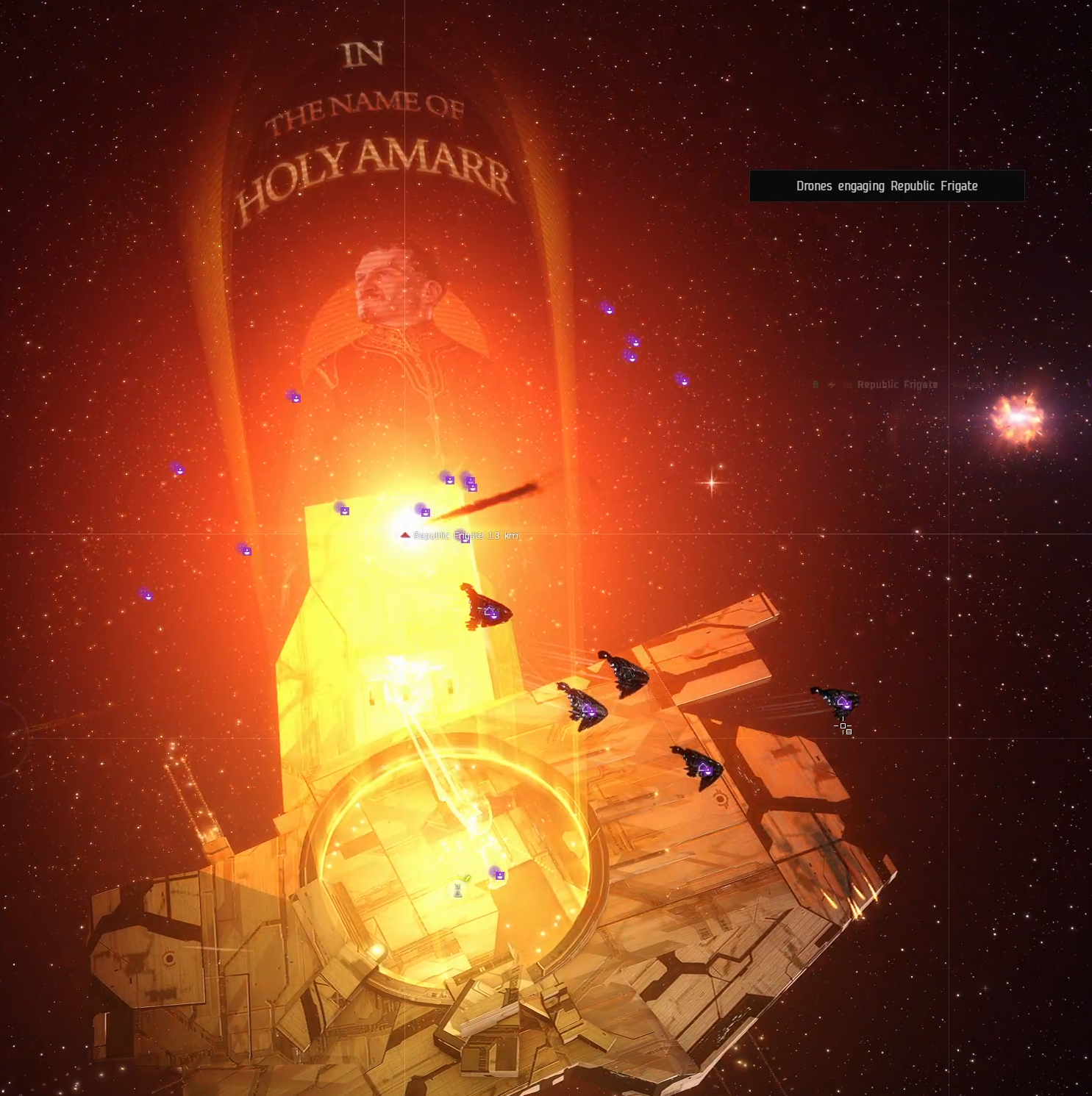Select the circled station bracket icon
The height and width of the screenshot is (1096, 1092).
(x=457, y=891)
